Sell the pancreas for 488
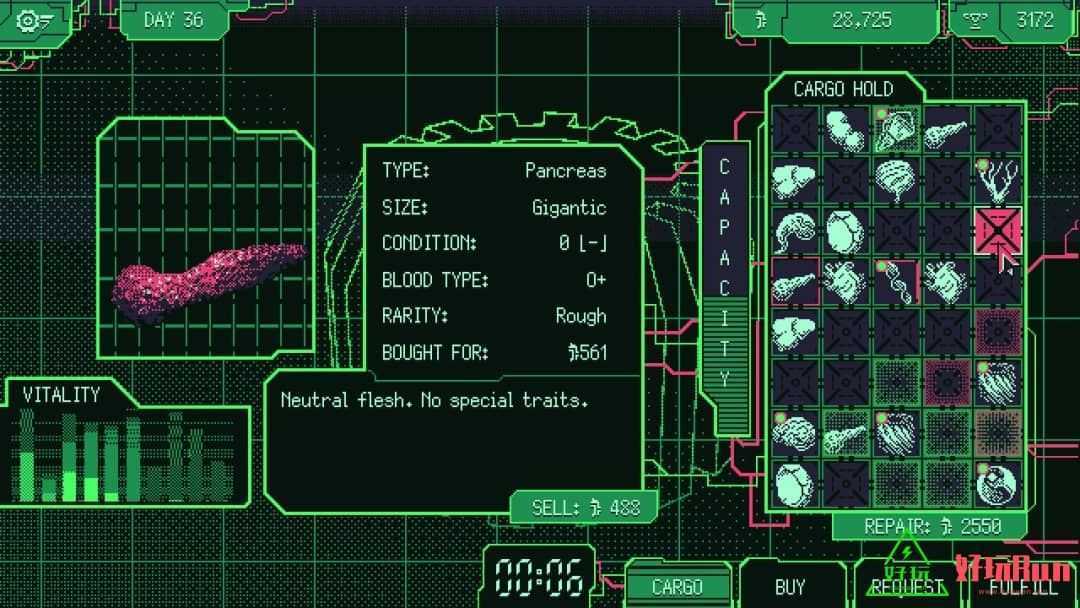Viewport: 1080px width, 608px height. point(584,507)
